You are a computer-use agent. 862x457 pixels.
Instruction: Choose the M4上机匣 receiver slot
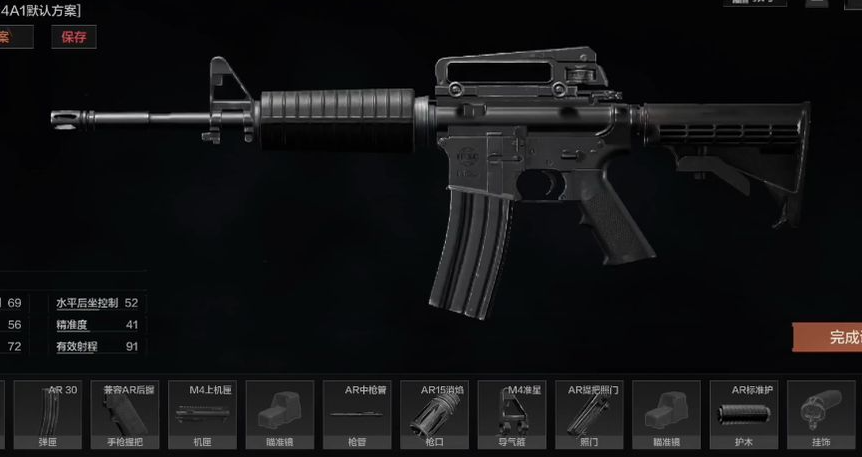click(x=203, y=415)
